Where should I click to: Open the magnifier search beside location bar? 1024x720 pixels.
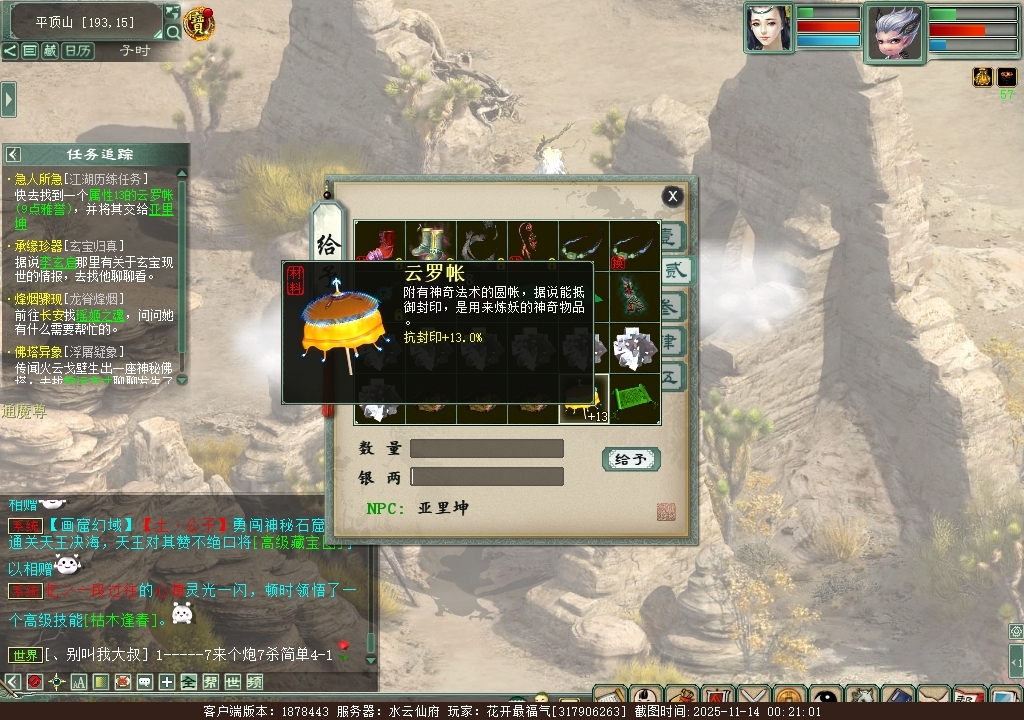pyautogui.click(x=172, y=32)
